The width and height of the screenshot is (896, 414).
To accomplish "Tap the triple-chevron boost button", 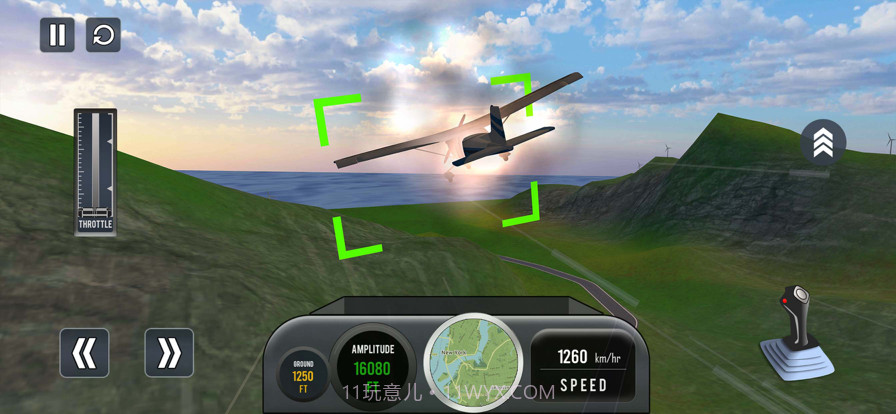I will (x=822, y=145).
